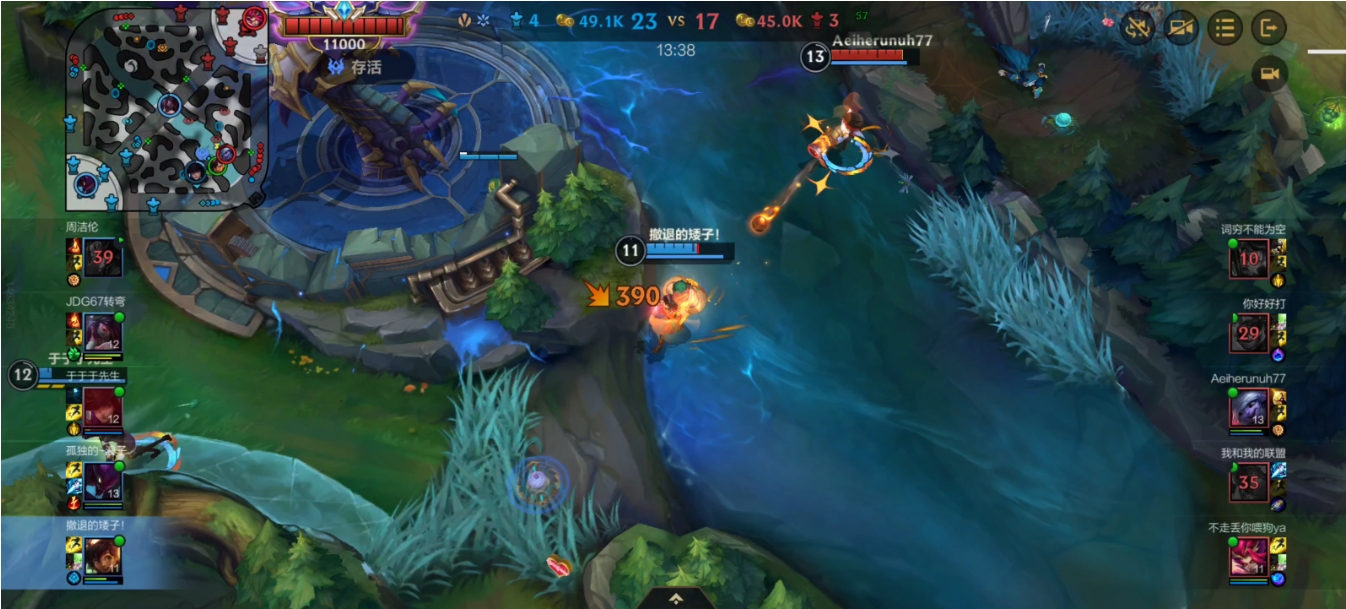Image resolution: width=1346 pixels, height=609 pixels.
Task: Select the level 13 left-team champion portrait
Action: point(103,481)
